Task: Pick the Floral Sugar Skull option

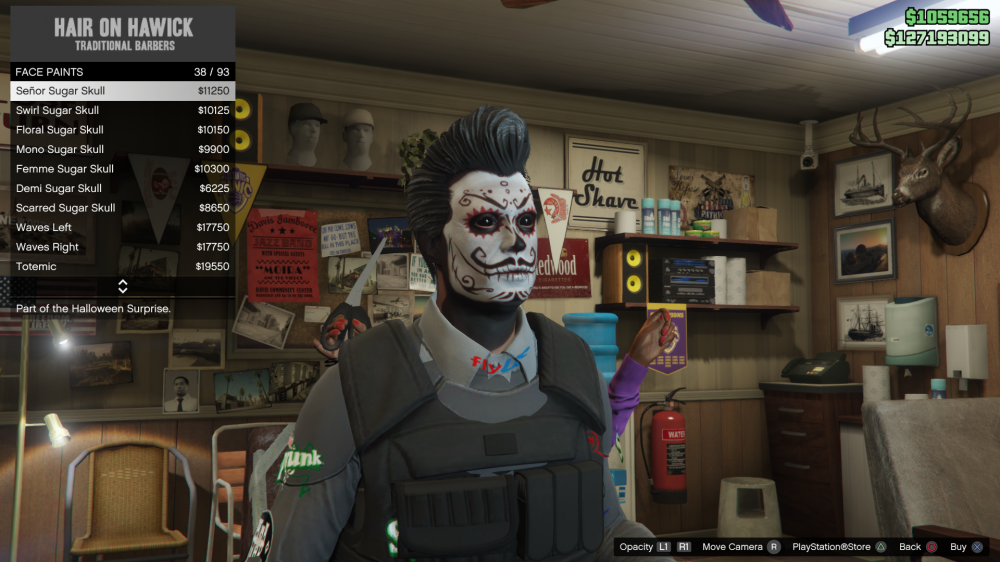Action: (x=122, y=130)
